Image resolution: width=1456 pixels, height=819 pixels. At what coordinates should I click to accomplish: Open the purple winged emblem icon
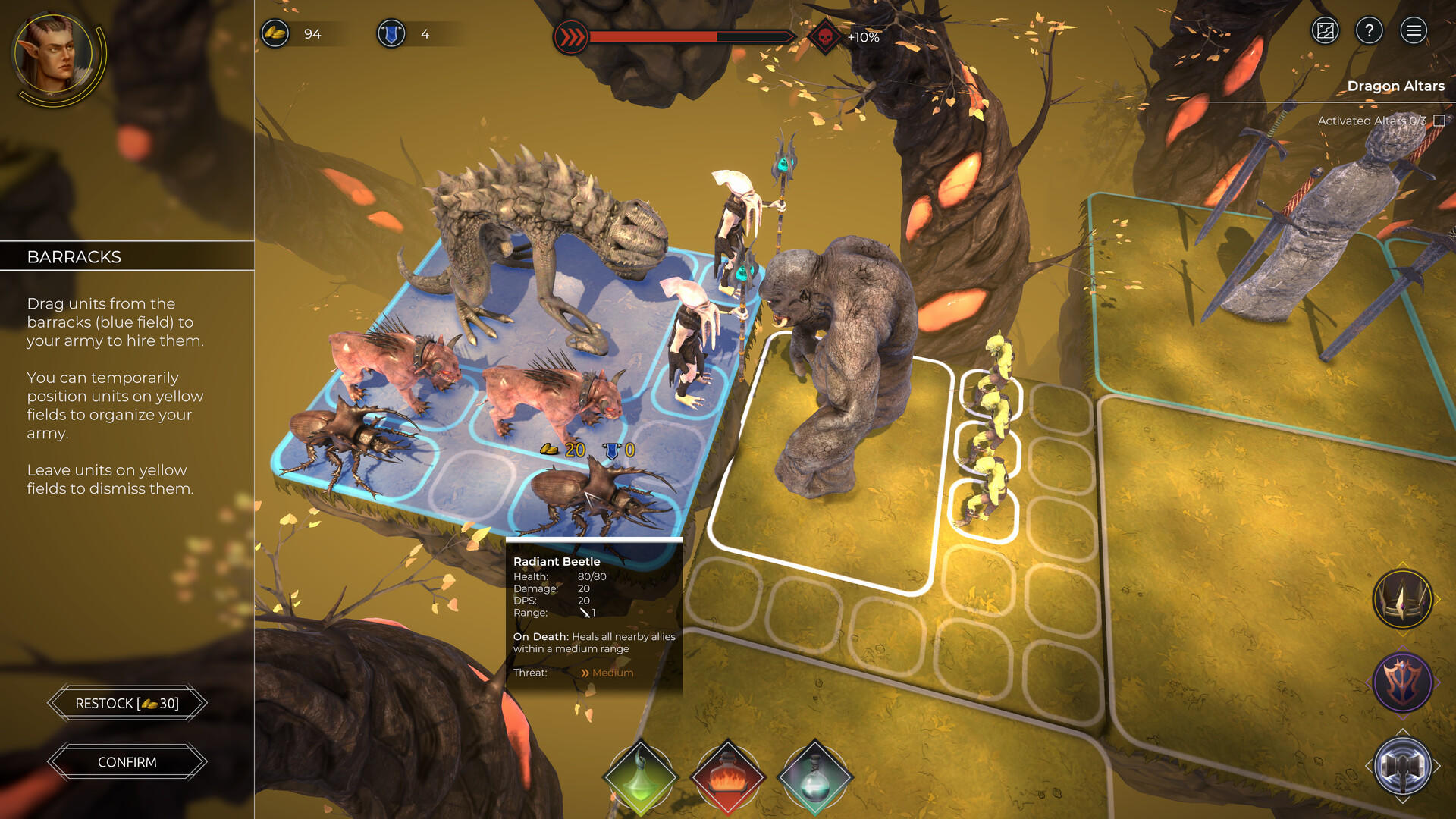click(1402, 682)
